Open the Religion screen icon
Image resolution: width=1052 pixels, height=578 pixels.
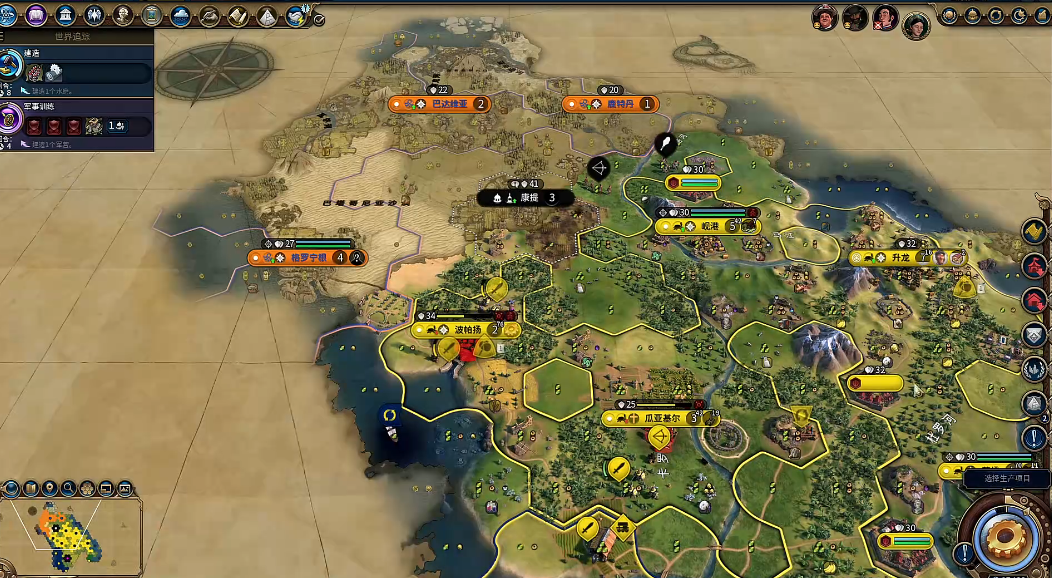tap(94, 15)
